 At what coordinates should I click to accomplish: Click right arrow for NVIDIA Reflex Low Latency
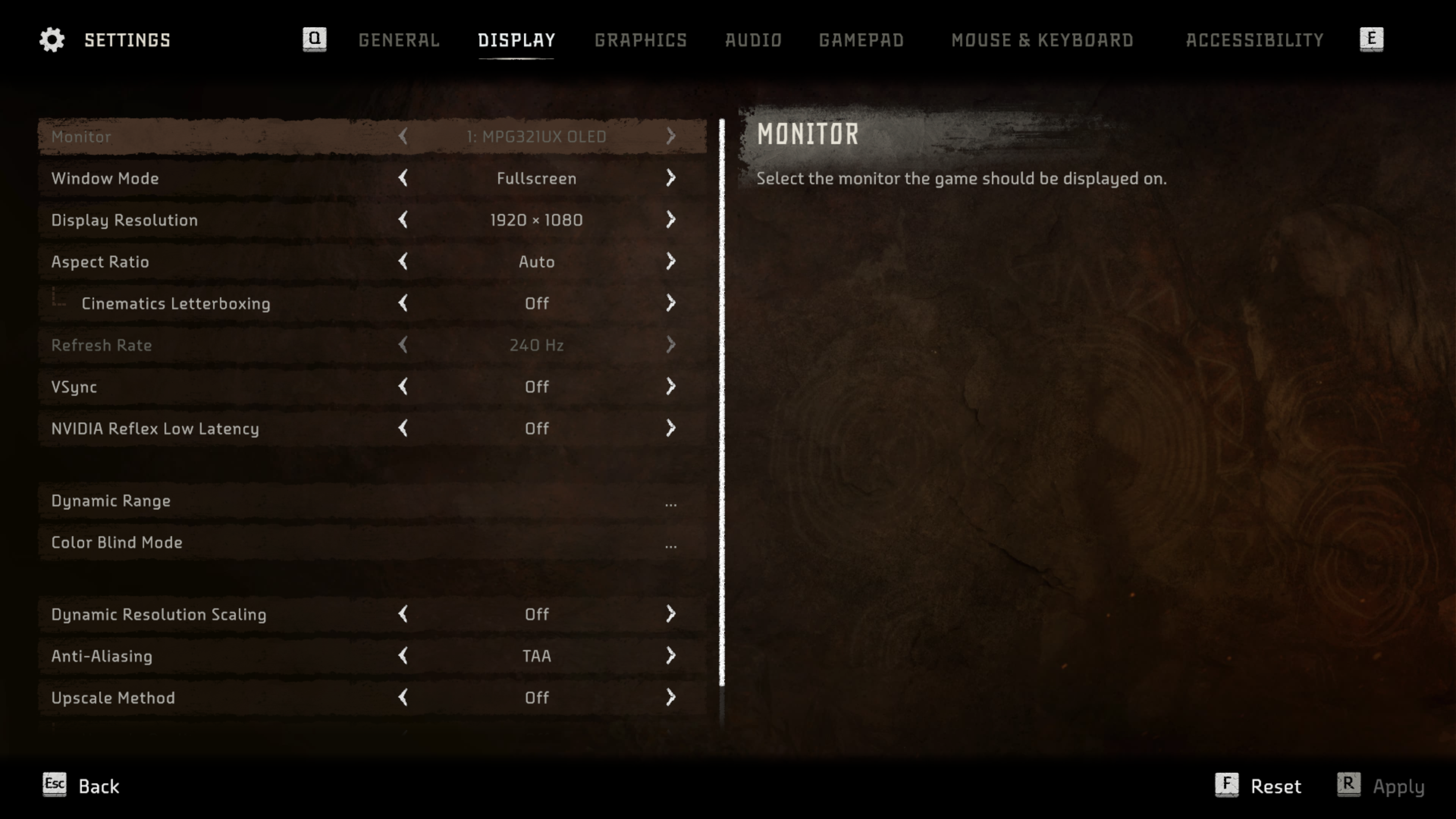coord(670,428)
